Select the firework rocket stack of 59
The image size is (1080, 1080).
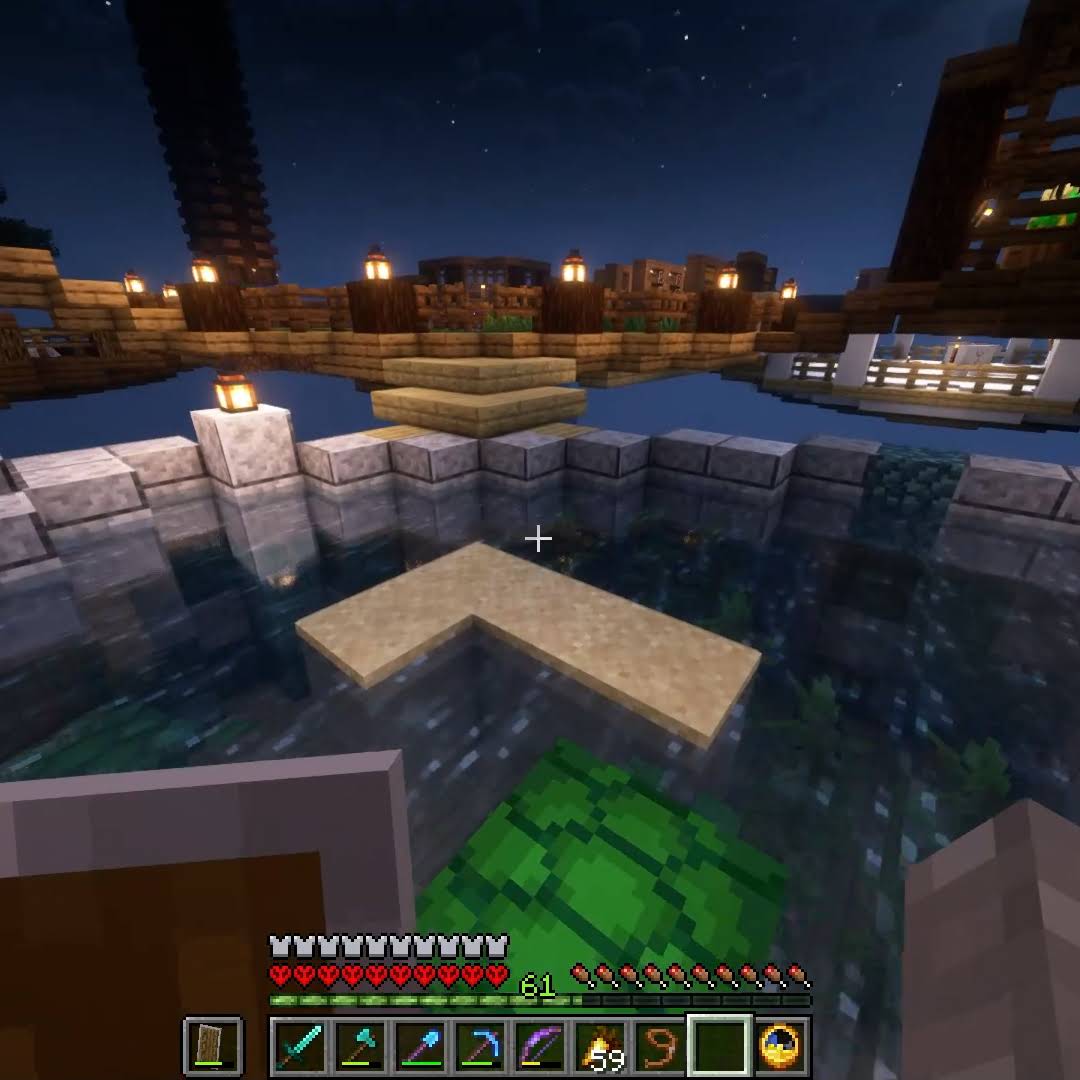[600, 1046]
